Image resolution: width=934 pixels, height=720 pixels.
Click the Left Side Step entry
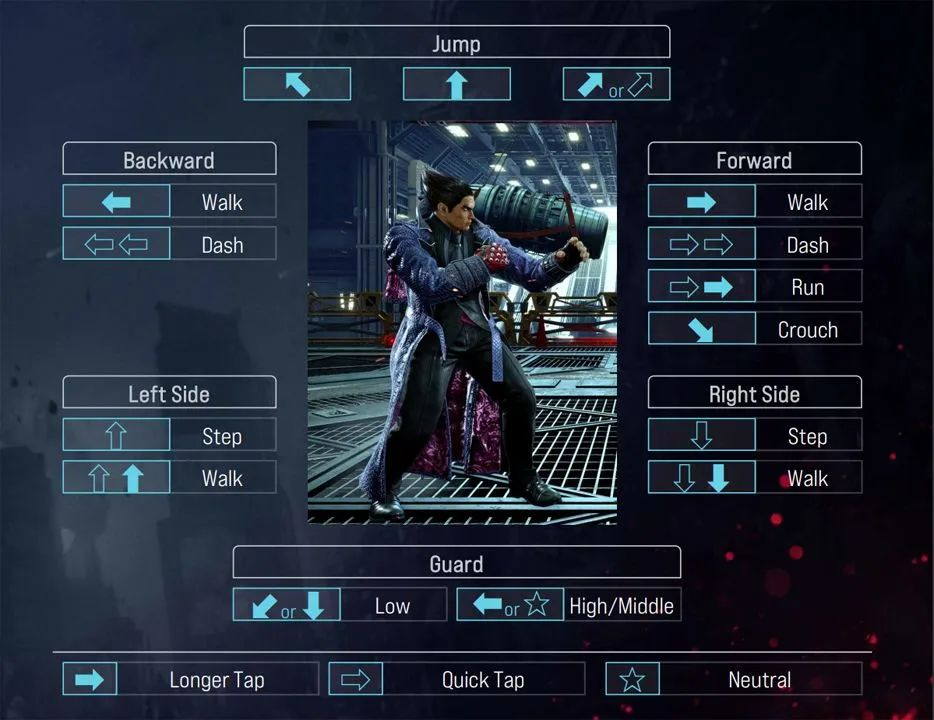click(169, 436)
